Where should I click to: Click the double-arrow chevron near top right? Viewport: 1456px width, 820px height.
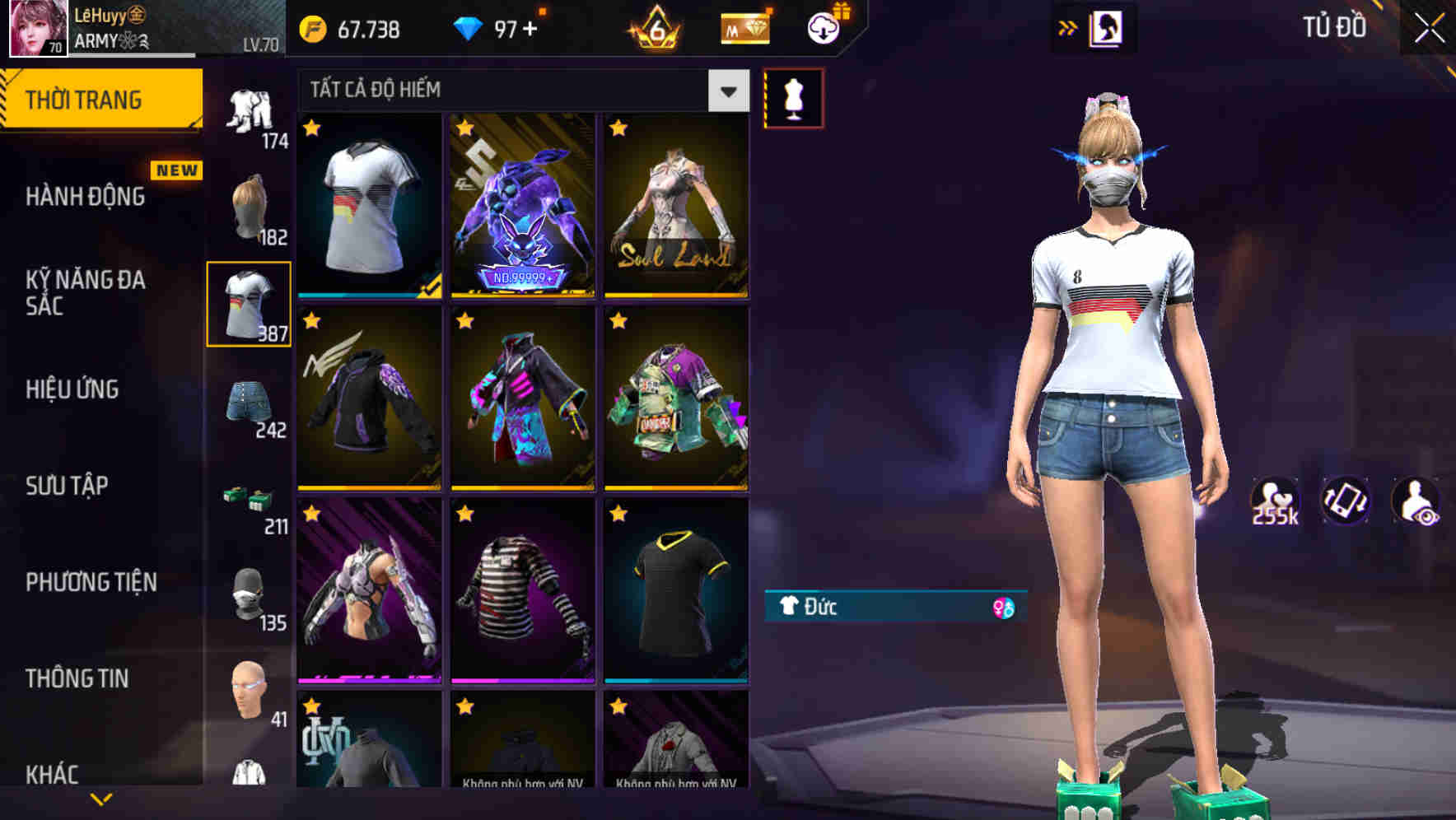pos(1068,25)
